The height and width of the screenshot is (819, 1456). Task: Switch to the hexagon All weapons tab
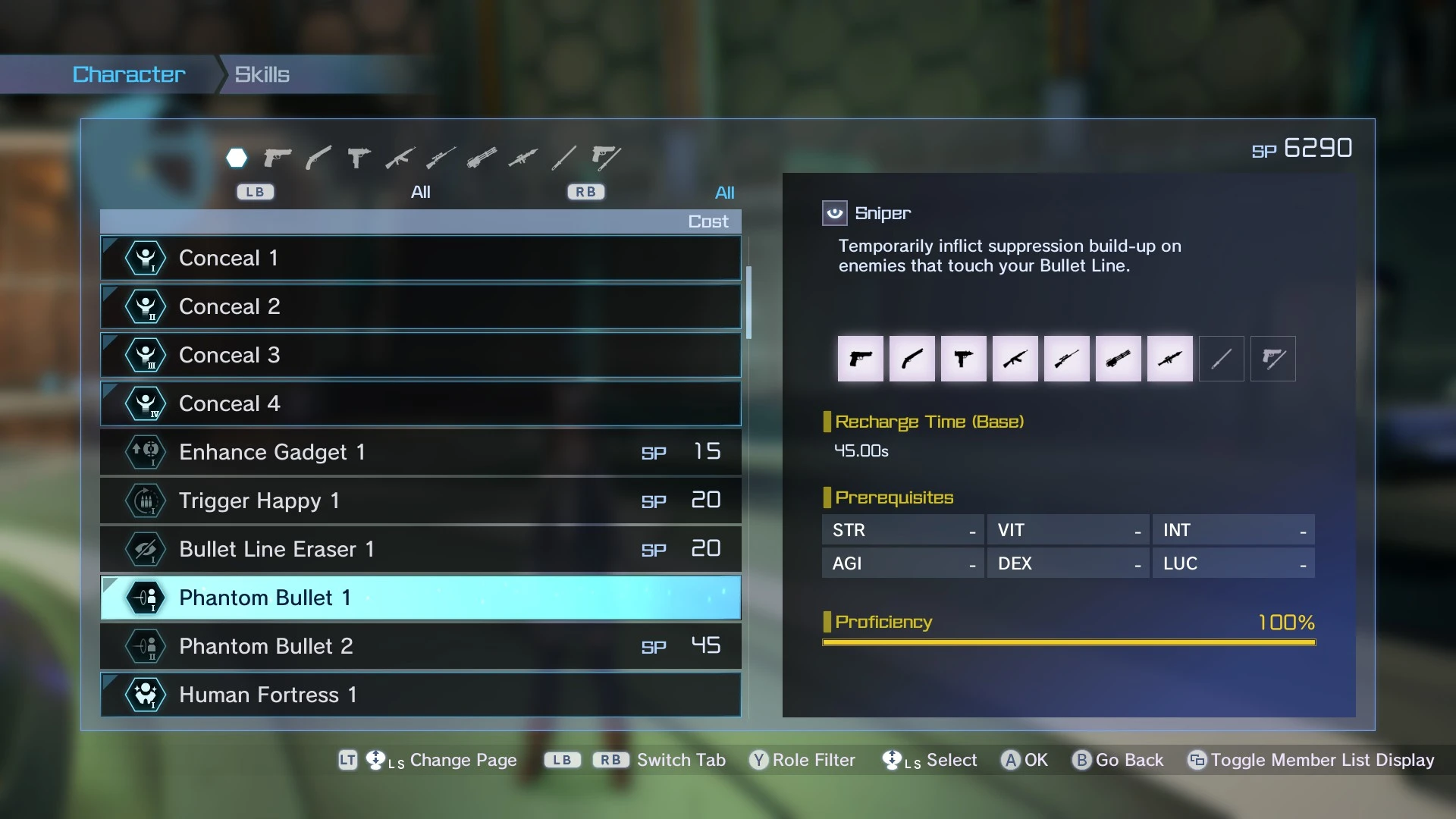point(237,158)
